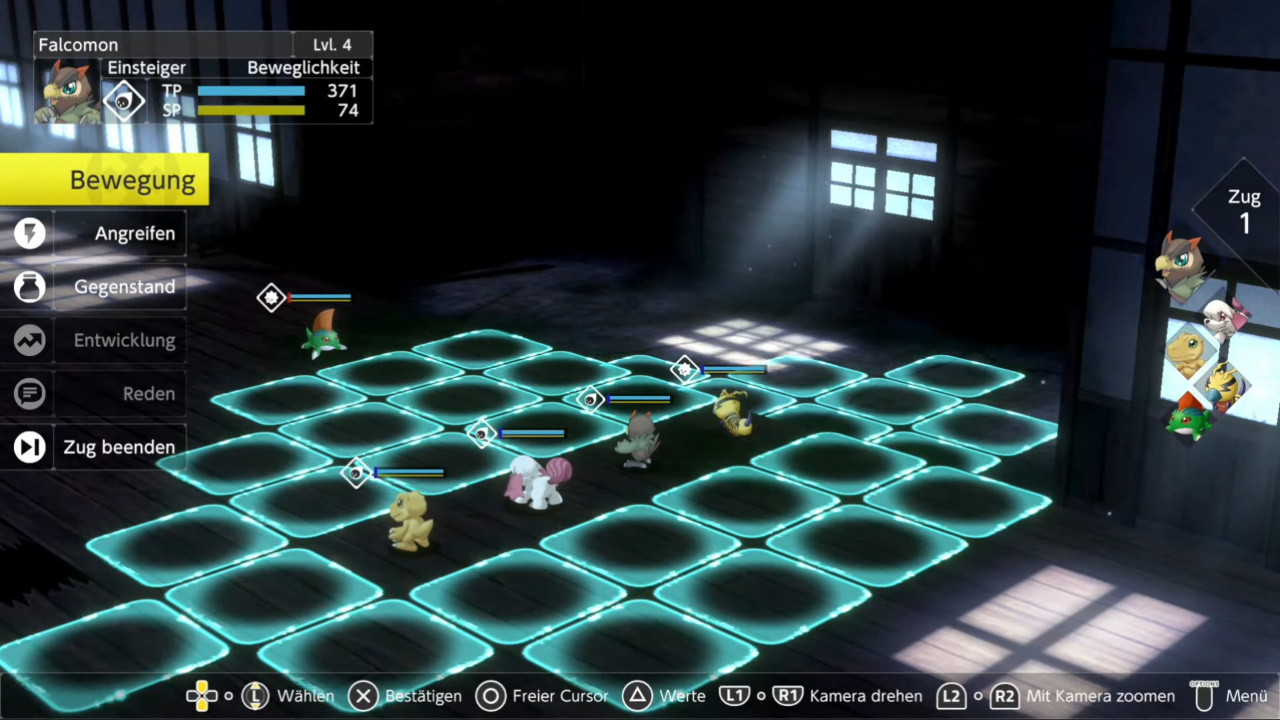Click Falcomon's portrait in the status panel
Viewport: 1280px width, 720px height.
click(68, 91)
